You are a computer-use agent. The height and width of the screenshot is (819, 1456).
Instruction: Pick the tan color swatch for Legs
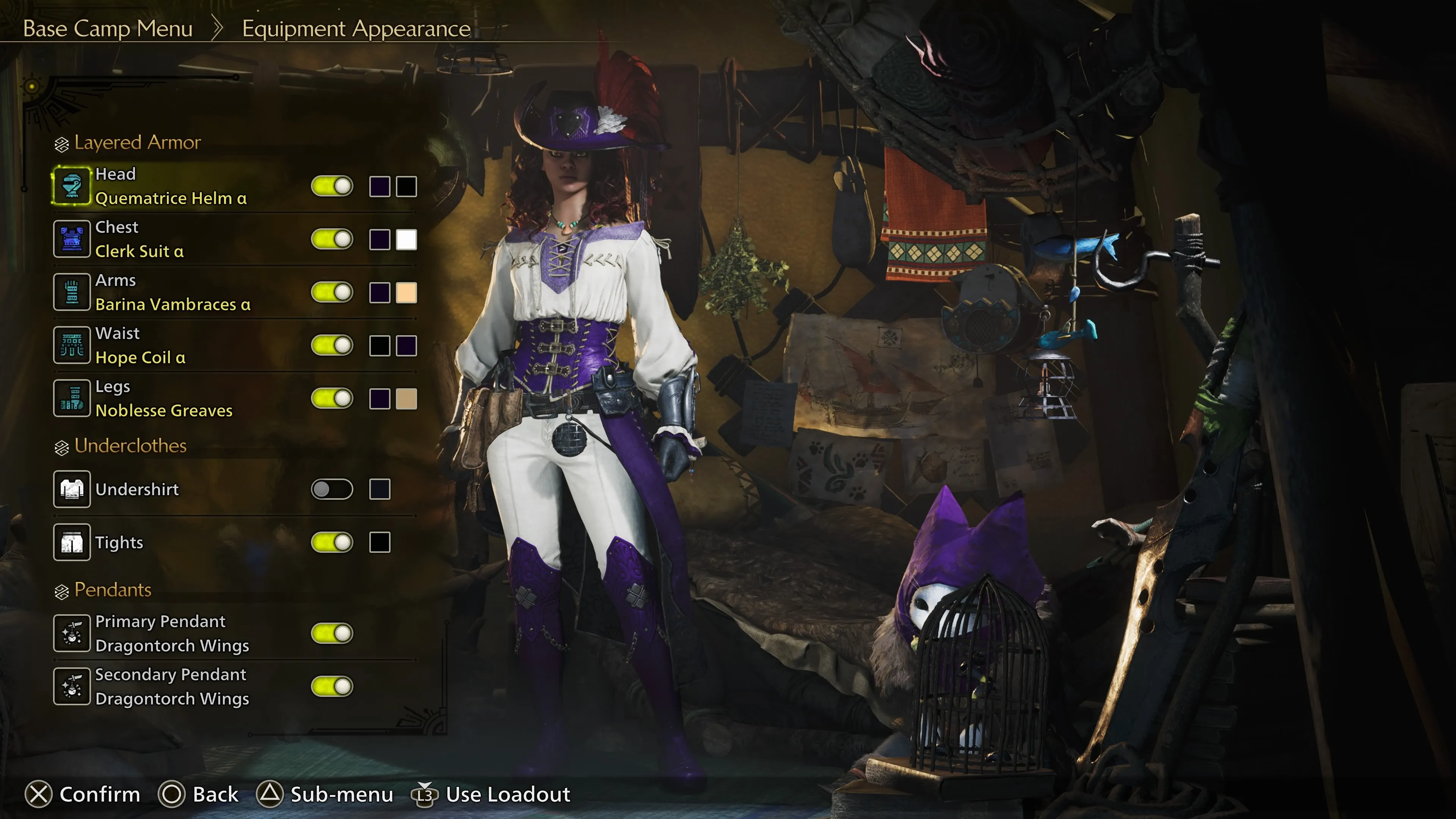(406, 399)
